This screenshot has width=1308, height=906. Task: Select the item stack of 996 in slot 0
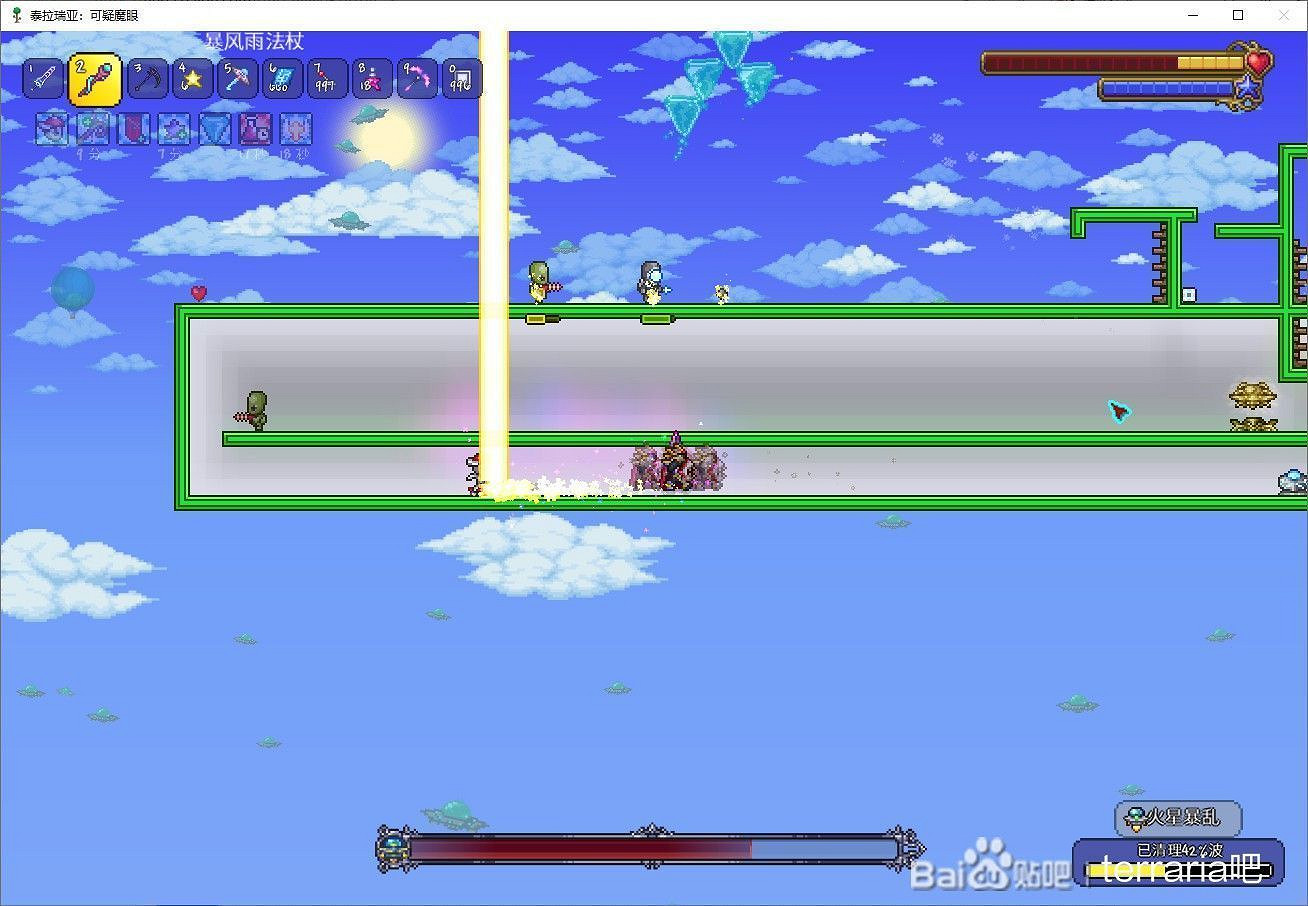(460, 78)
